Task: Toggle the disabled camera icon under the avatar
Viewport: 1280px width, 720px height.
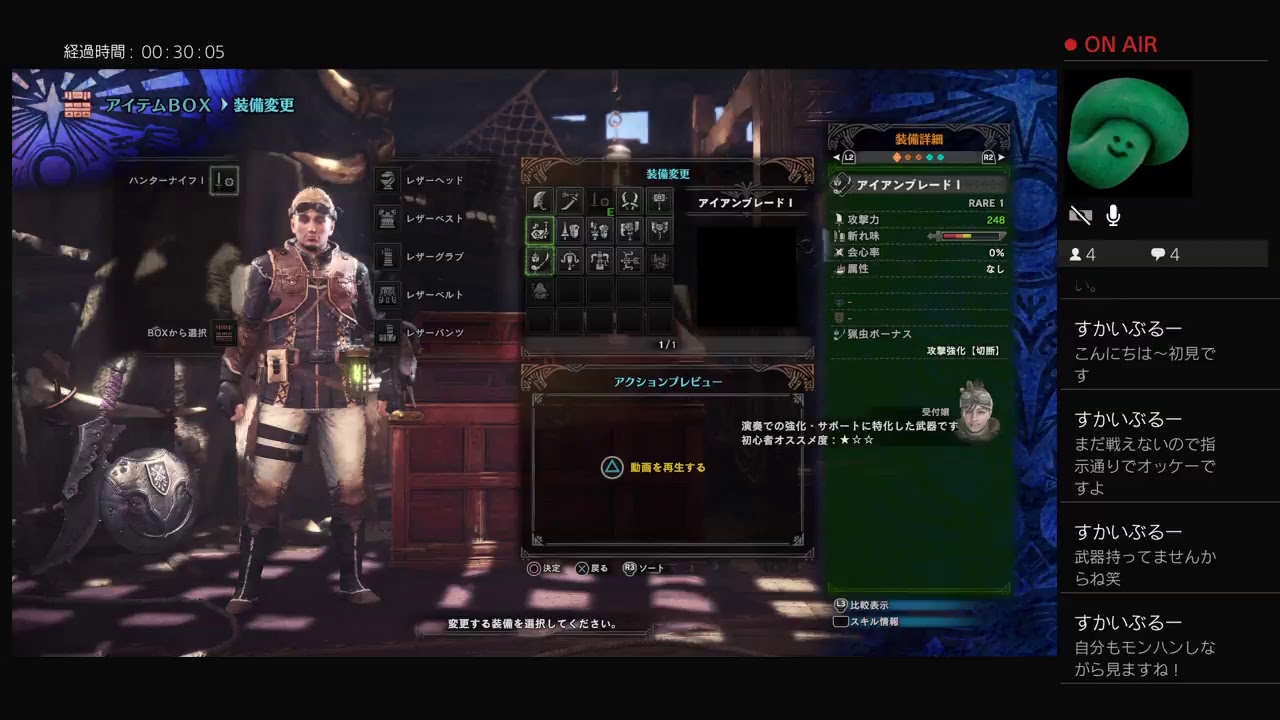Action: 1080,214
